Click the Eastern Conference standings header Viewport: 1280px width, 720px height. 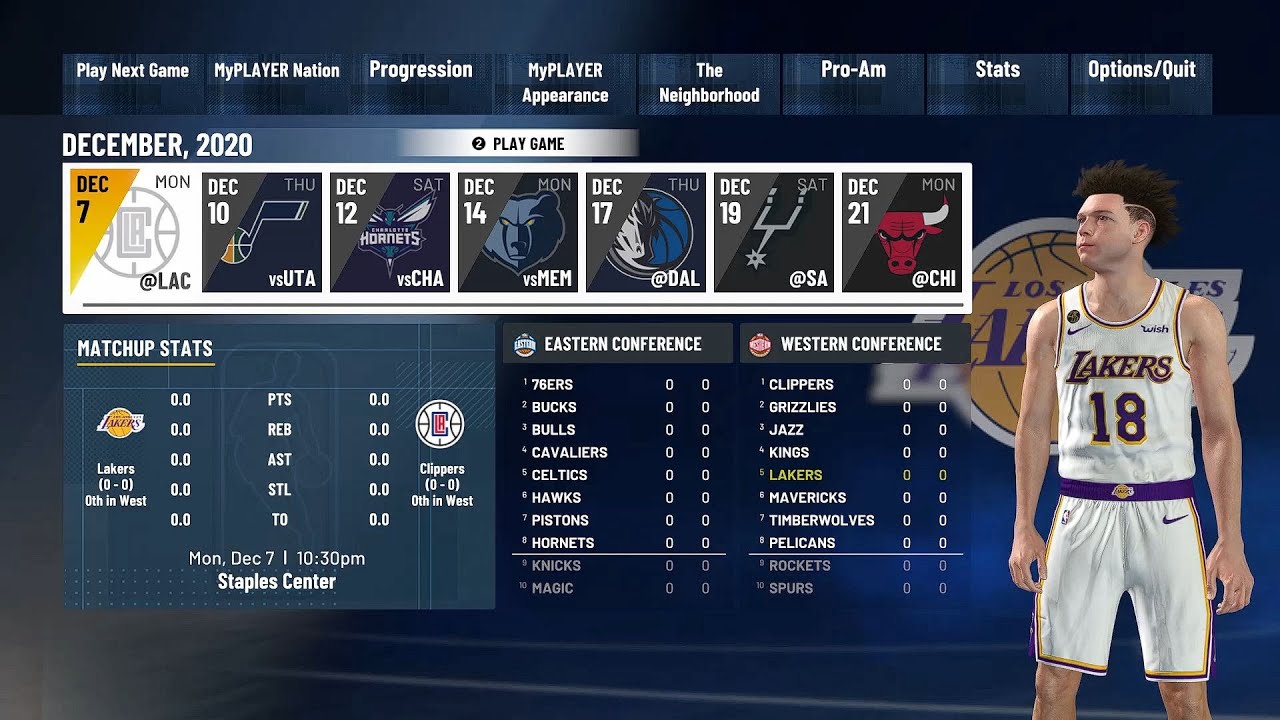click(618, 344)
